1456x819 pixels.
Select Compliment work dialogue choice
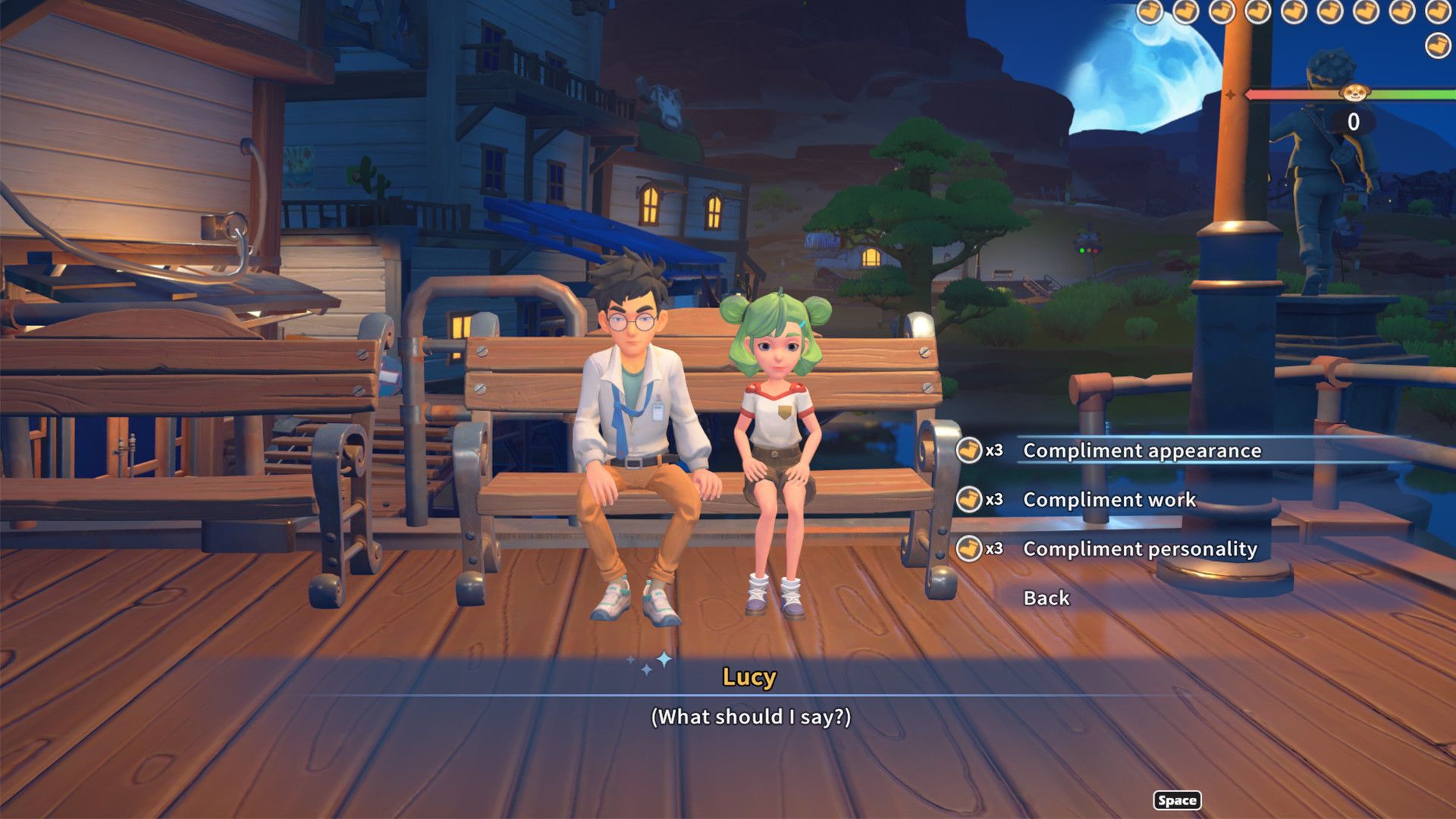pos(1109,500)
